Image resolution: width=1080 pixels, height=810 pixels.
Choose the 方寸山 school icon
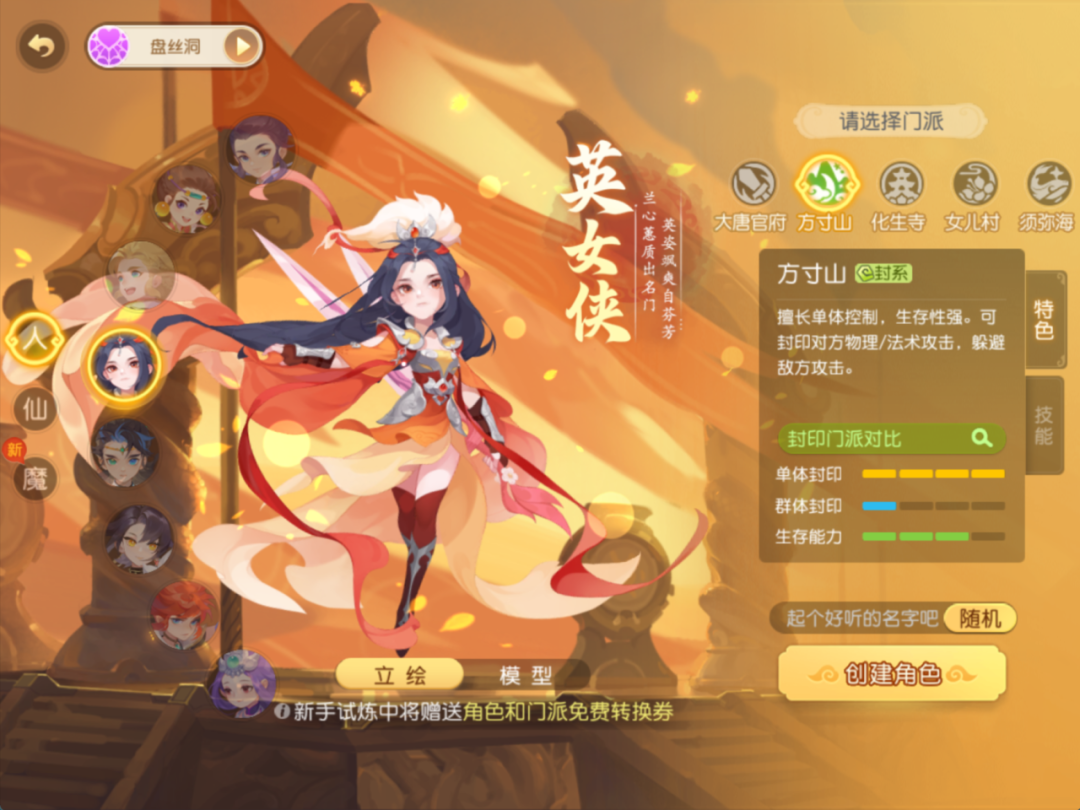[x=826, y=184]
